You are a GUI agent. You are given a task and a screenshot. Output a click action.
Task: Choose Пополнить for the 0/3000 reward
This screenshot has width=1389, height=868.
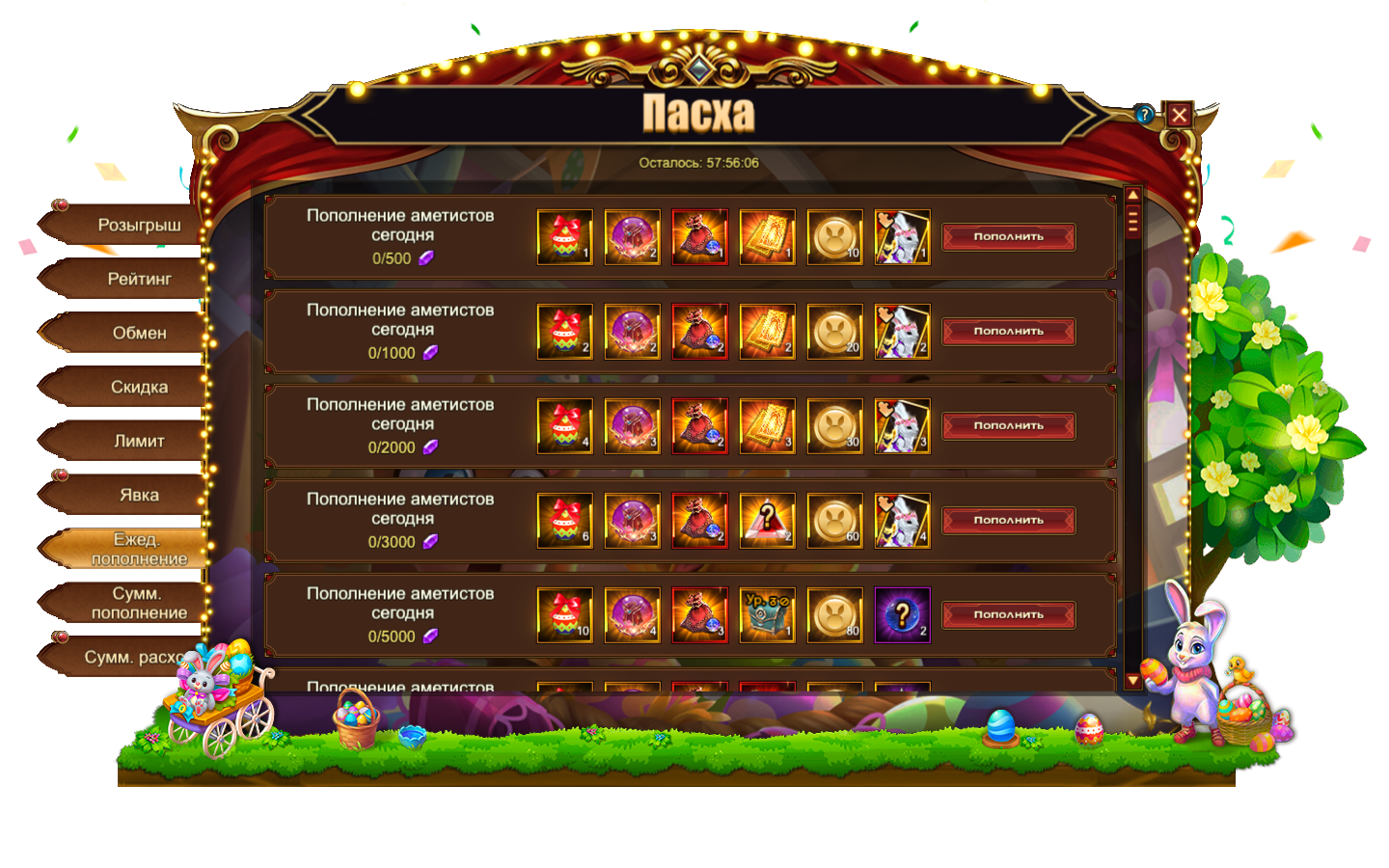click(1008, 521)
